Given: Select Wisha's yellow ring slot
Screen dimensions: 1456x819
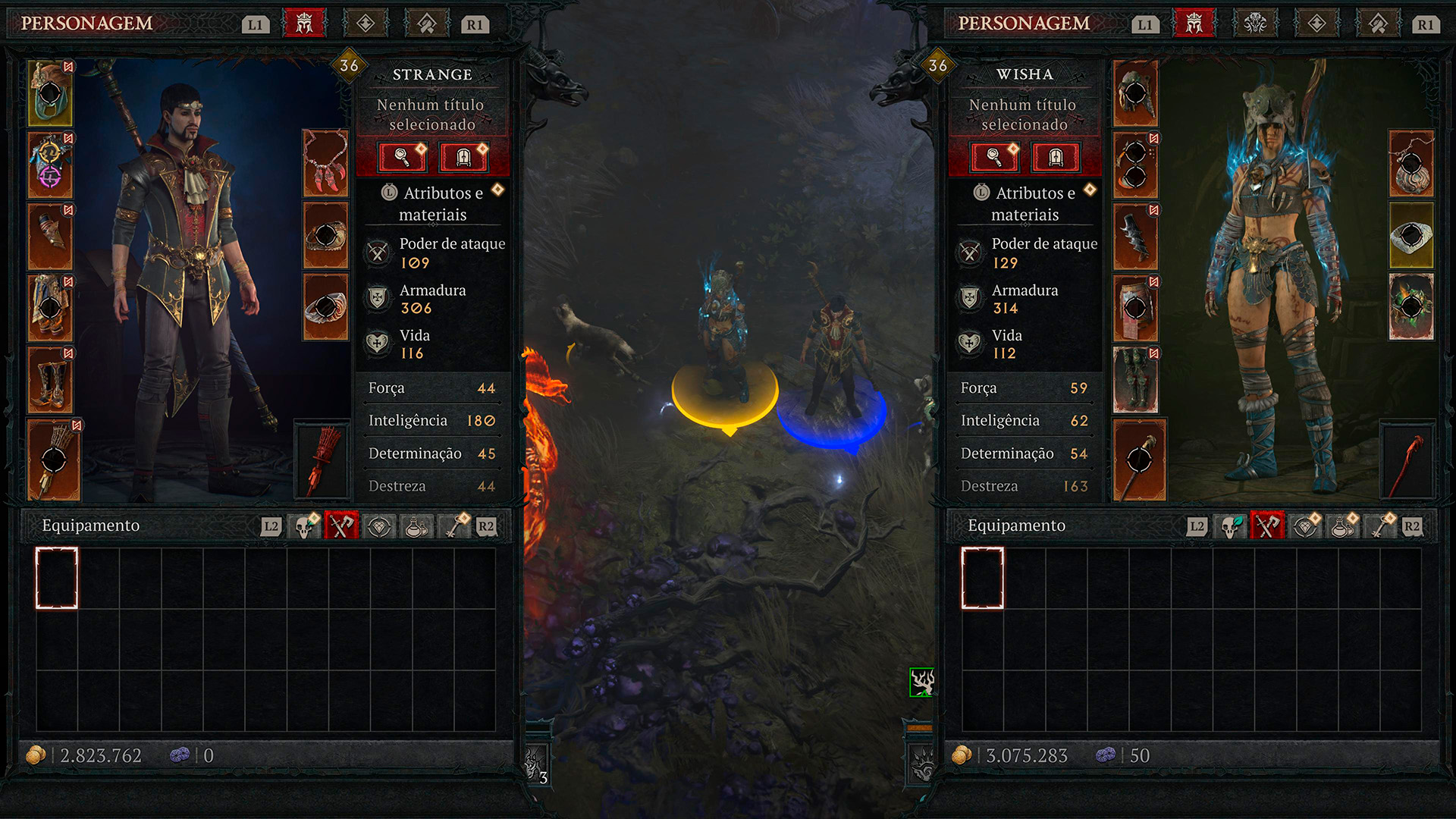Looking at the screenshot, I should [1411, 235].
